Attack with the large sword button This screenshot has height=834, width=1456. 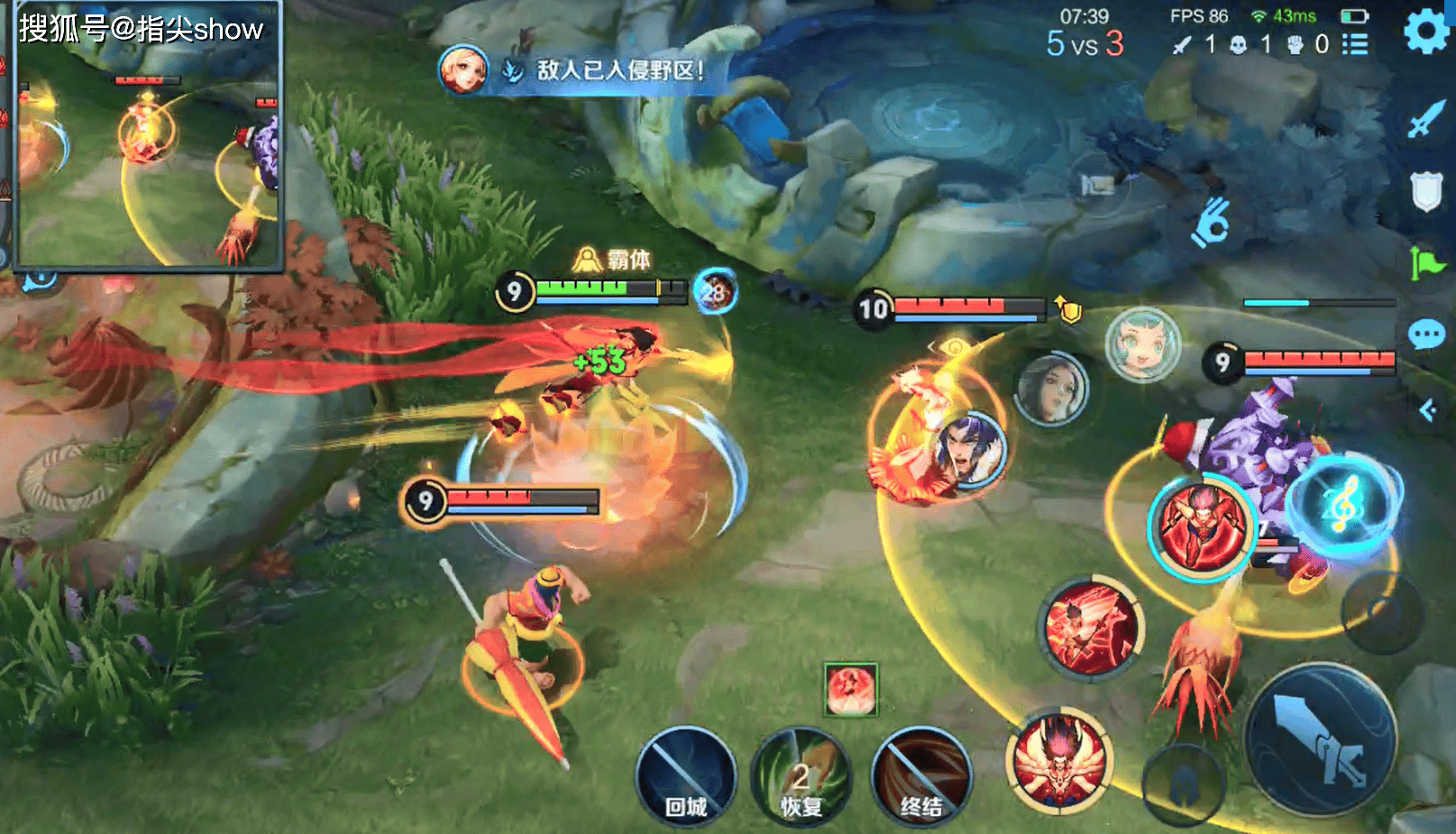[x=1321, y=739]
